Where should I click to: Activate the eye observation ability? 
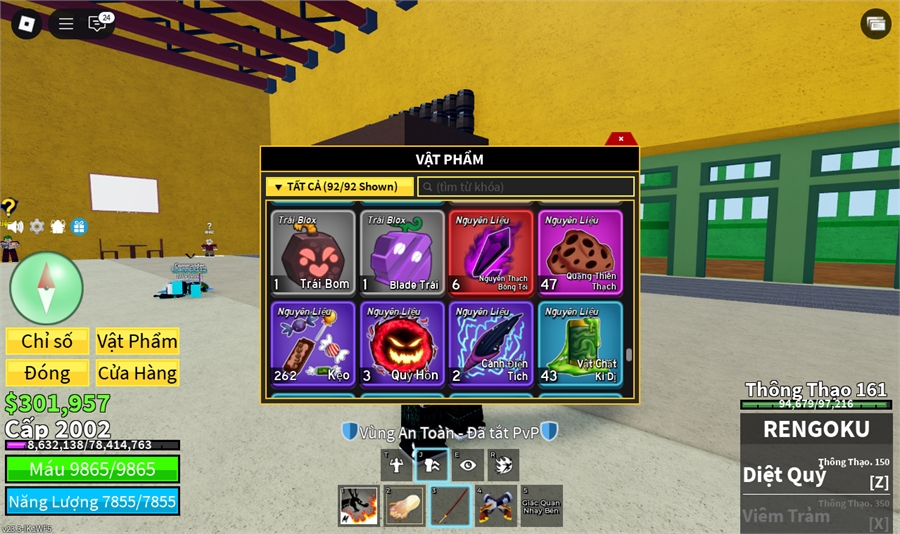click(467, 464)
